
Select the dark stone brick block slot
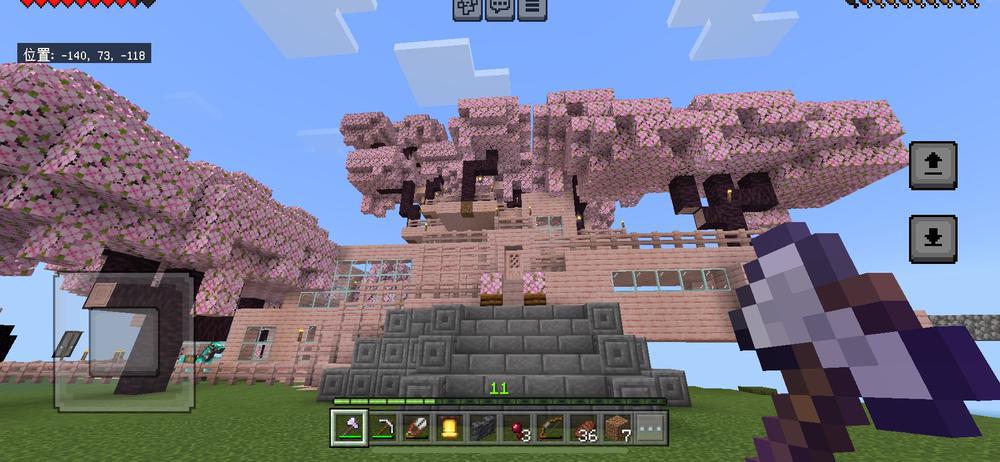tap(483, 428)
